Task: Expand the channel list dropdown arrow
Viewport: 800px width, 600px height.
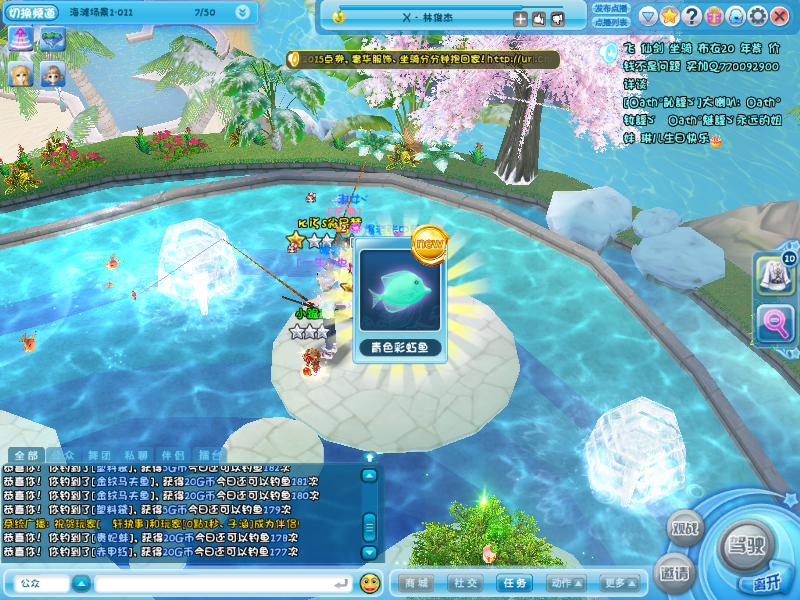Action: pos(243,12)
